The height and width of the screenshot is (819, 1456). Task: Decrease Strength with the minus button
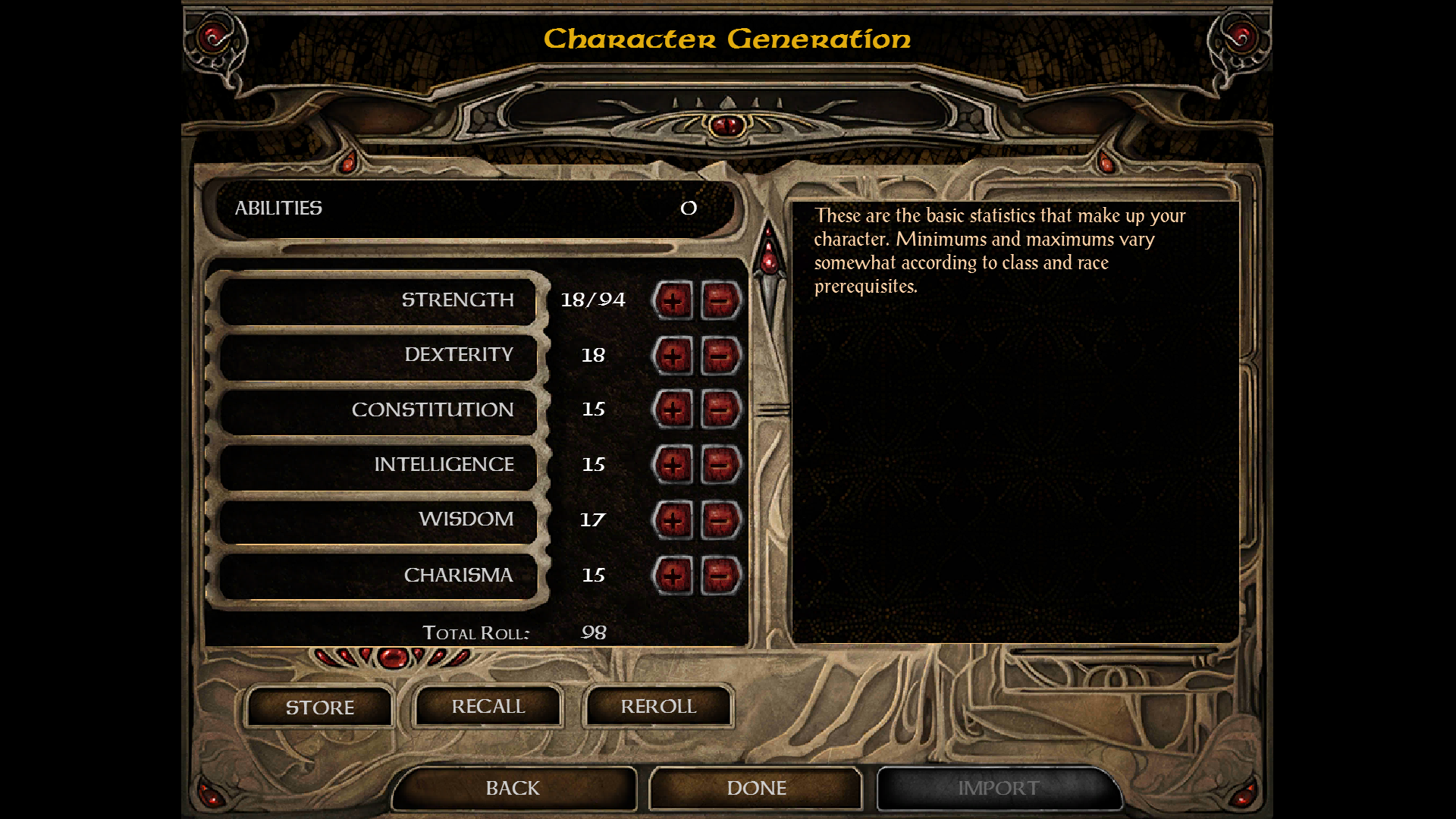coord(720,301)
